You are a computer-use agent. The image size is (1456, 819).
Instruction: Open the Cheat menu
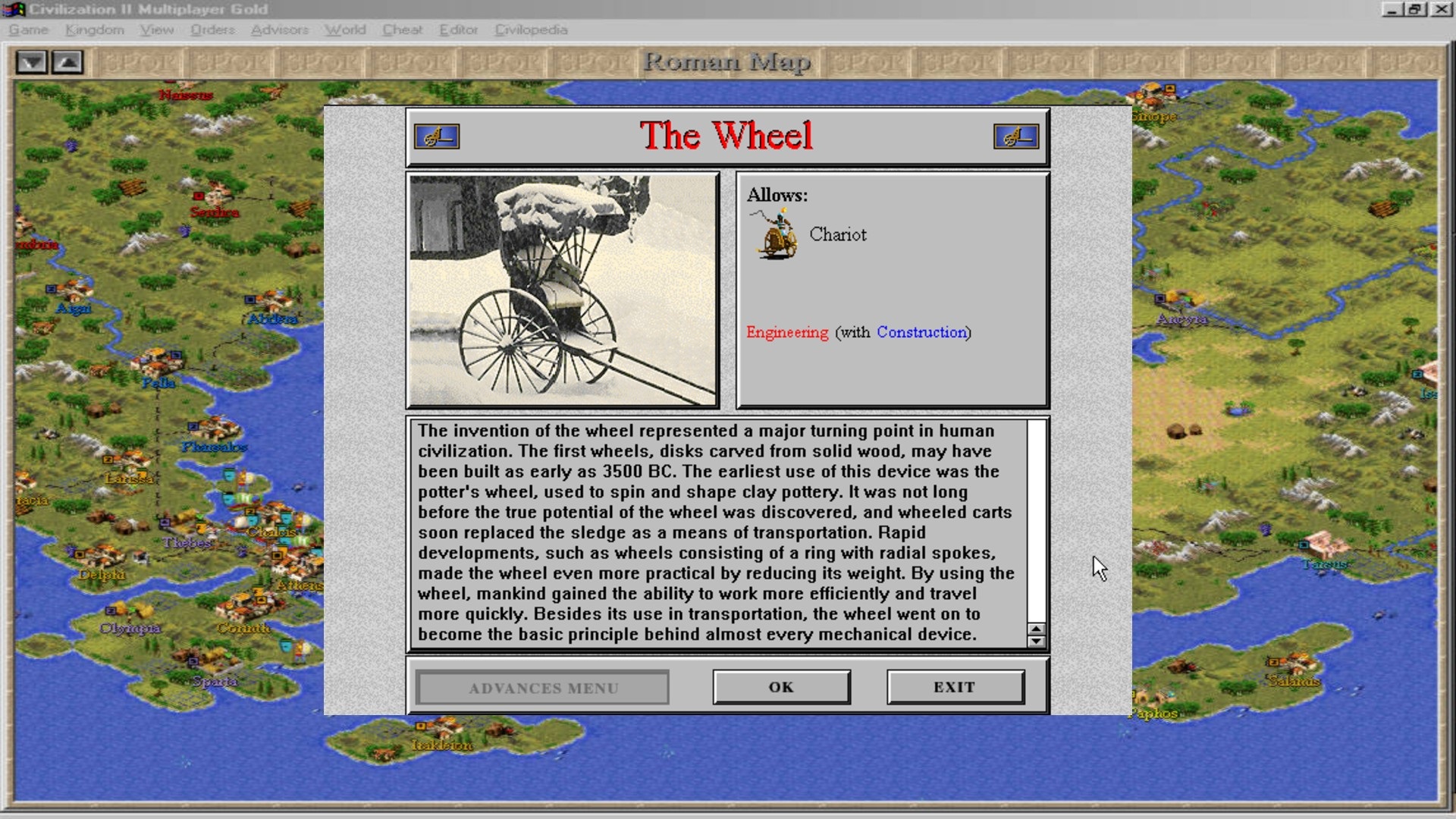[x=403, y=30]
